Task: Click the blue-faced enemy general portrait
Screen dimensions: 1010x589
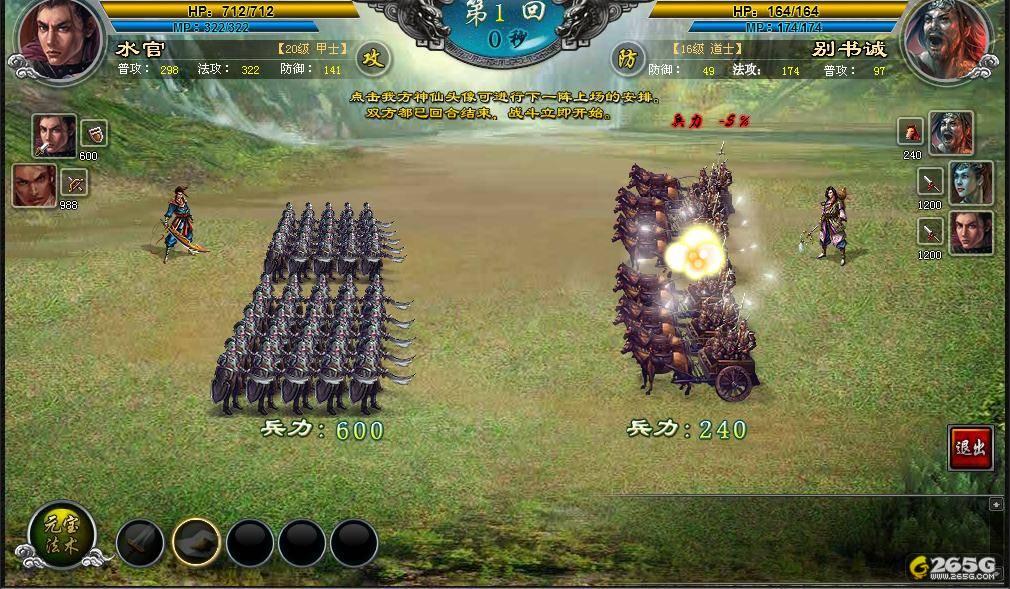Action: 971,183
